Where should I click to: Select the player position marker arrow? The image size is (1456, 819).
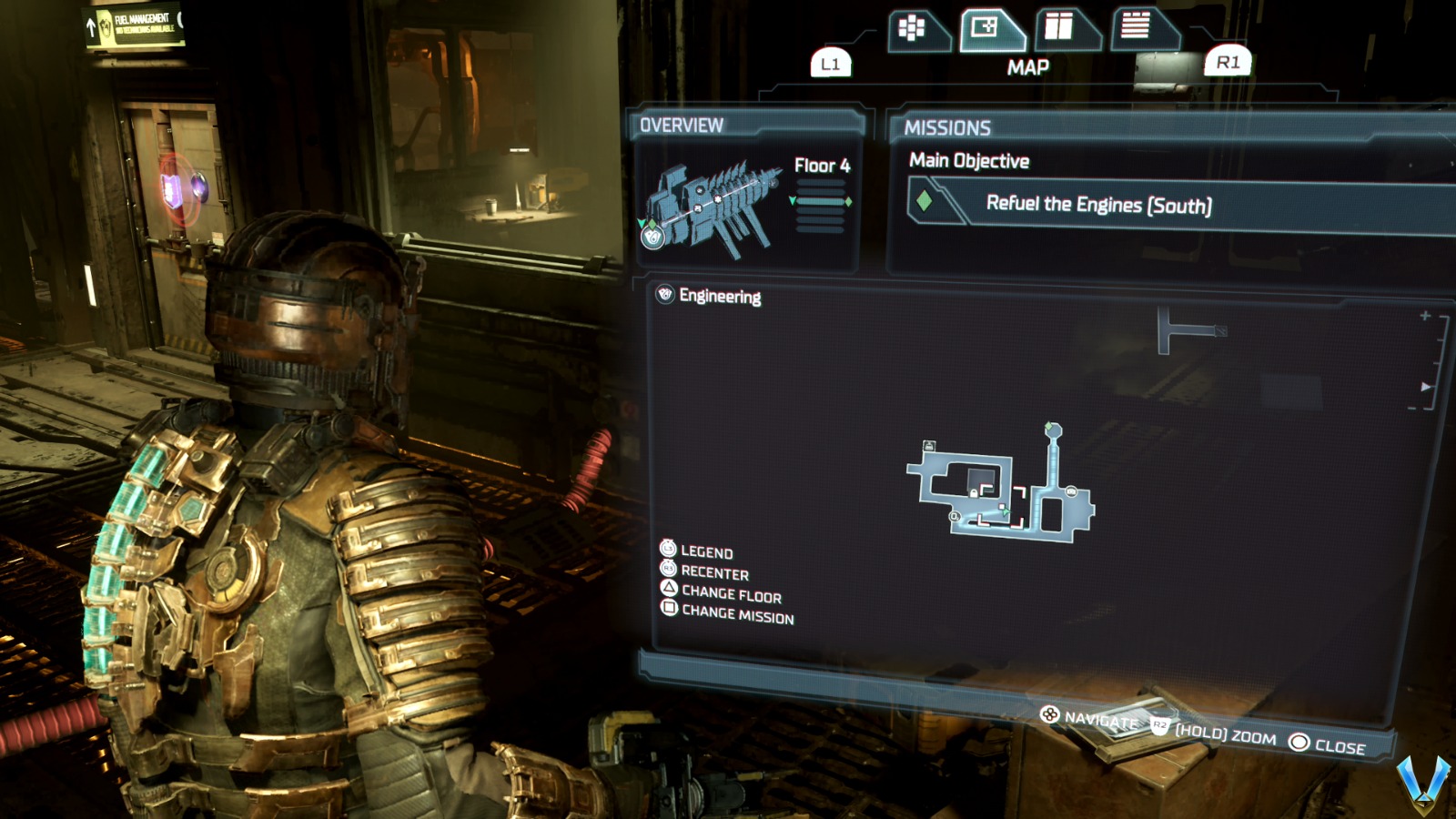(x=1005, y=511)
